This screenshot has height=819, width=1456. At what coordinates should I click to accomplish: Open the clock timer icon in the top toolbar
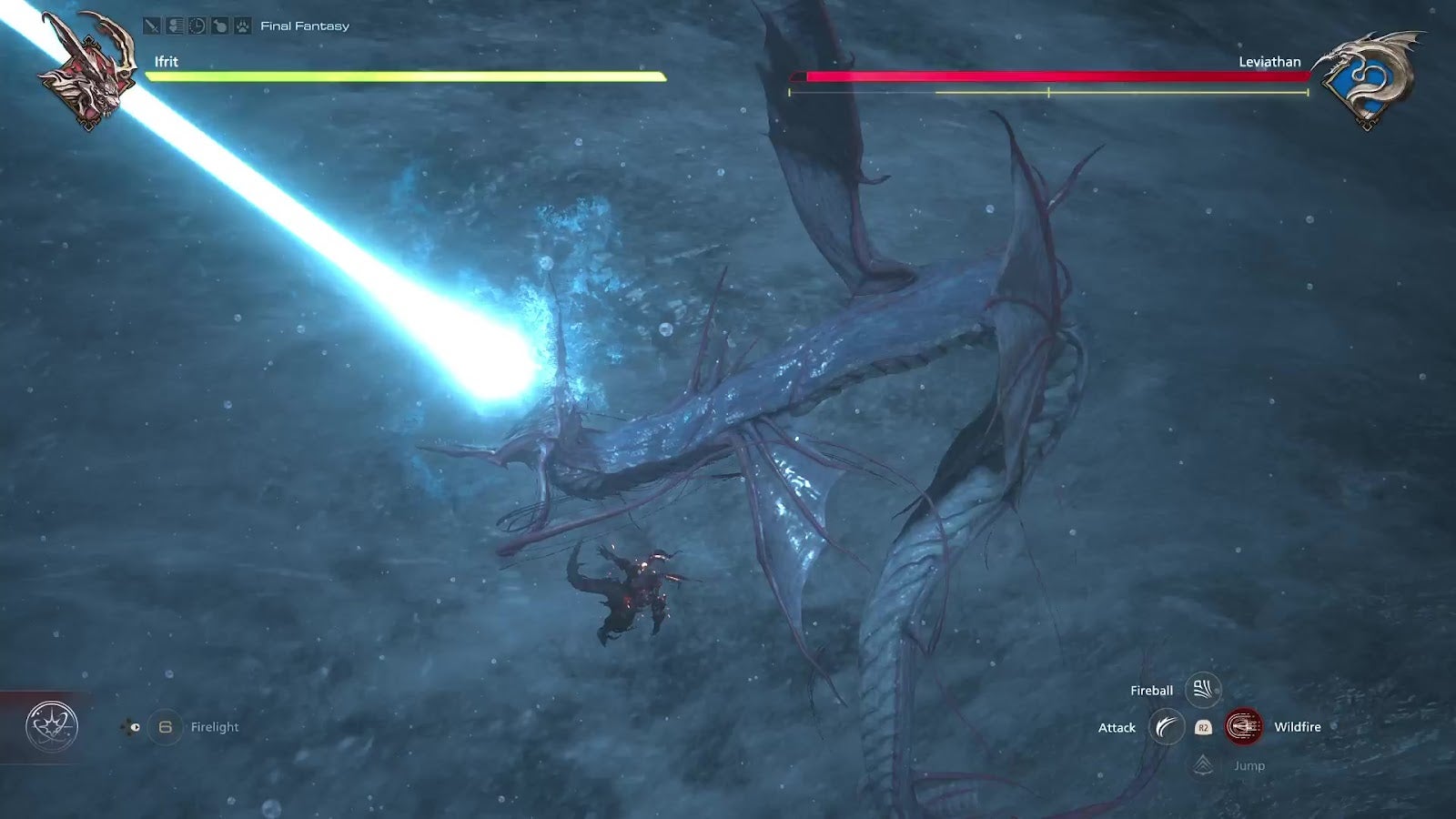point(196,25)
